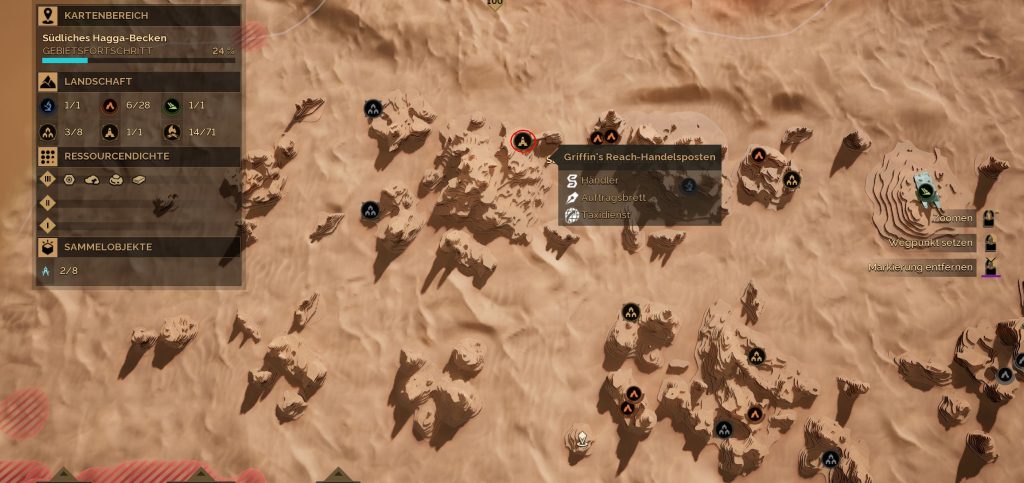Select the legend icon showing 14/71
The width and height of the screenshot is (1024, 483).
171,131
